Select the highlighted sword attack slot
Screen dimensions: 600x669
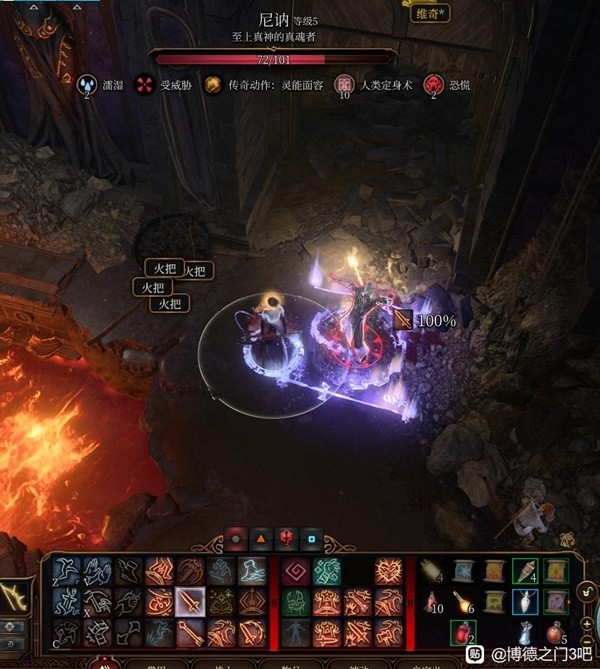[x=190, y=602]
